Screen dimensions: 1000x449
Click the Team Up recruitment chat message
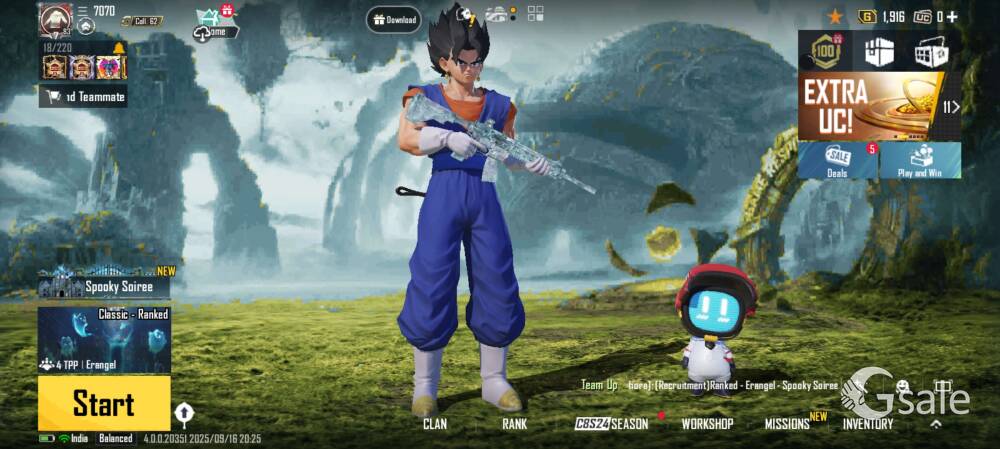(710, 385)
